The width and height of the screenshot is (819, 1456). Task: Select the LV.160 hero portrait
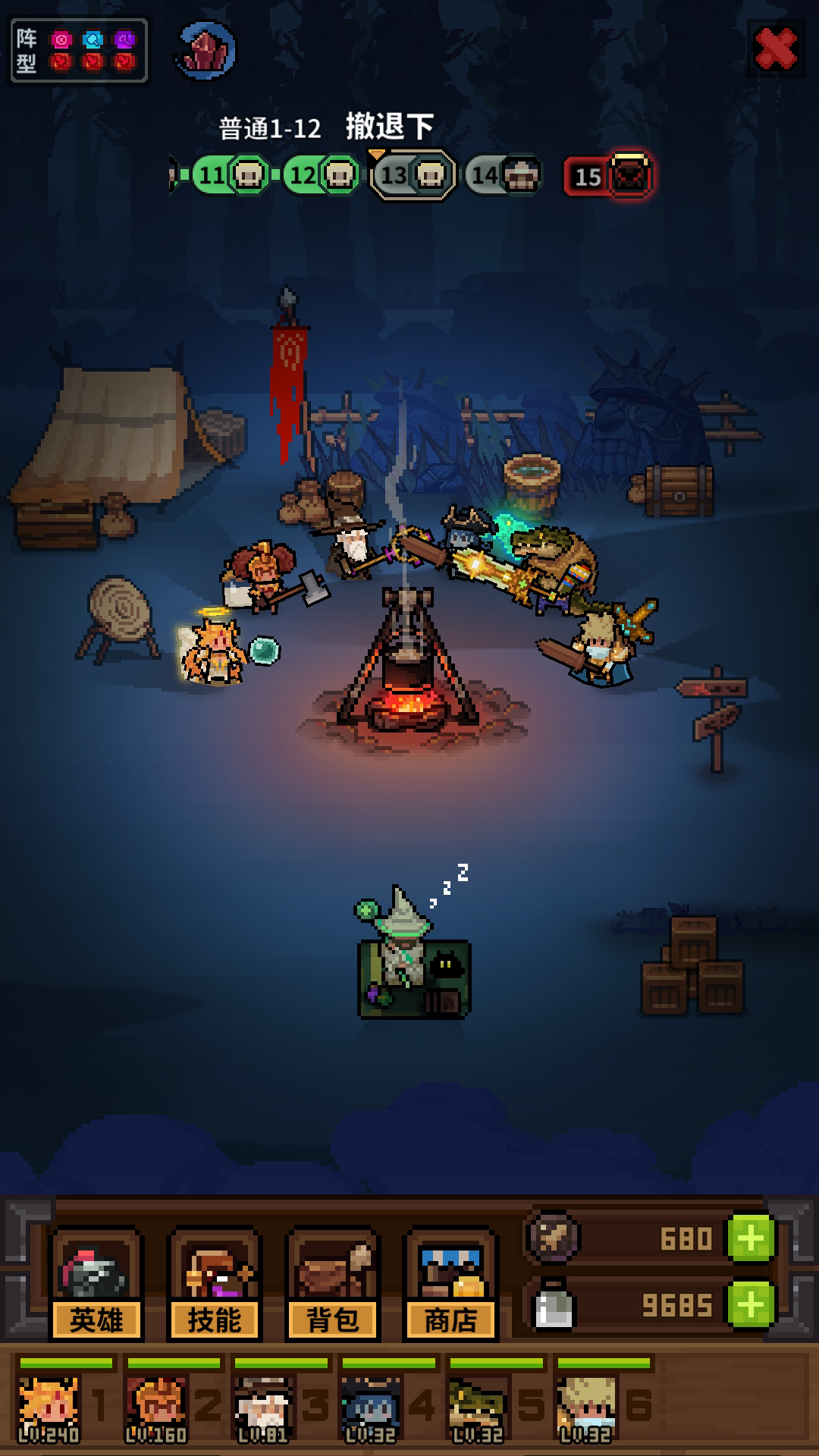[156, 1408]
